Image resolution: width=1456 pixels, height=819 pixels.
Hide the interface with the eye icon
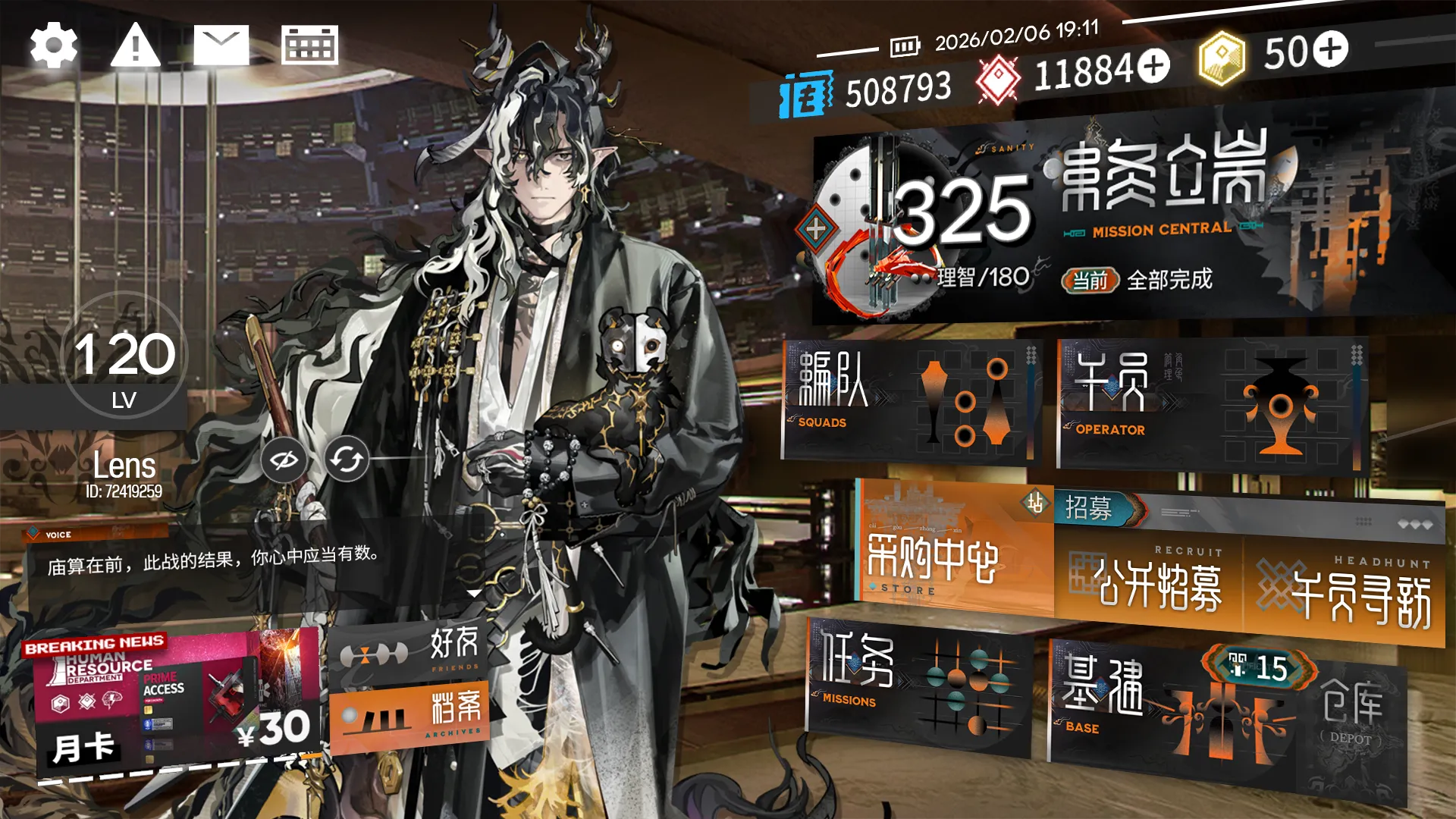[x=284, y=460]
